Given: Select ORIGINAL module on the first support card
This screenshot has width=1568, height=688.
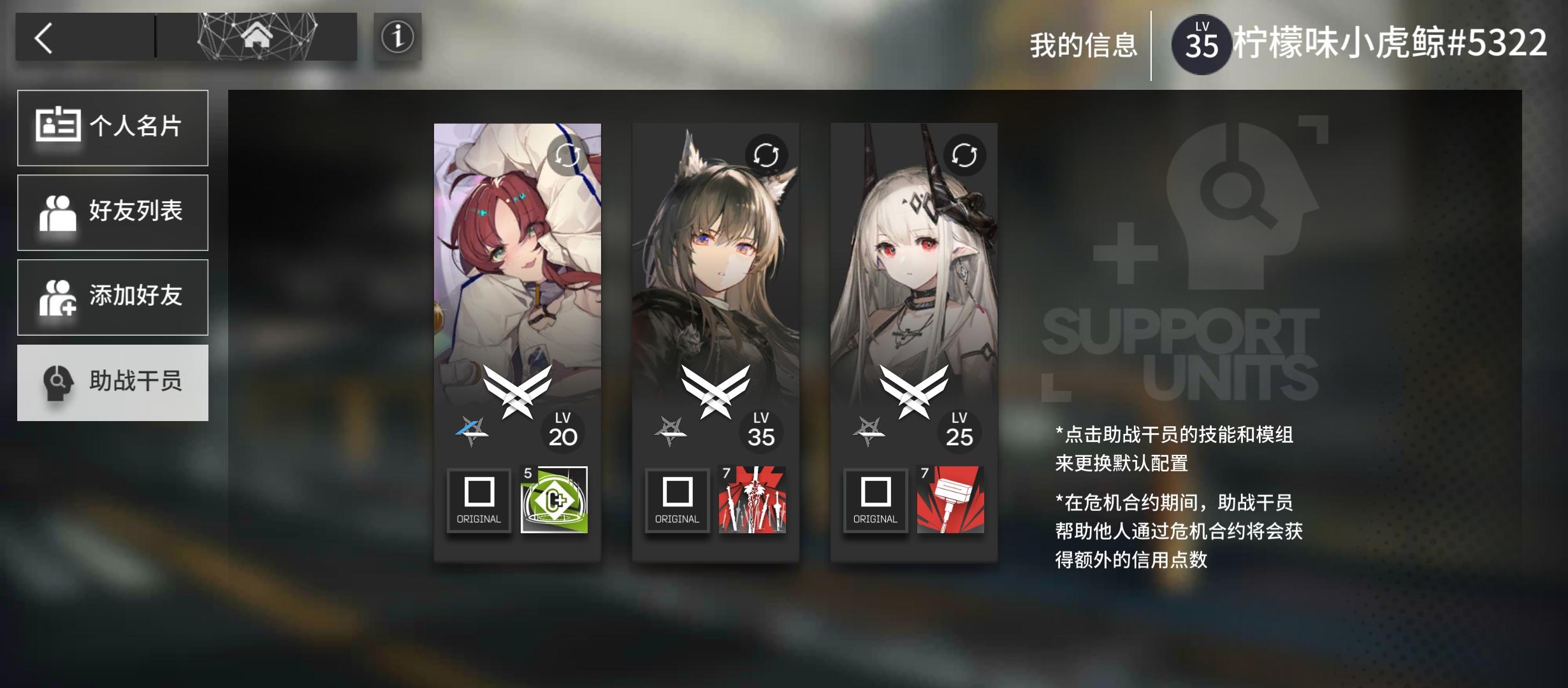Looking at the screenshot, I should pos(479,501).
